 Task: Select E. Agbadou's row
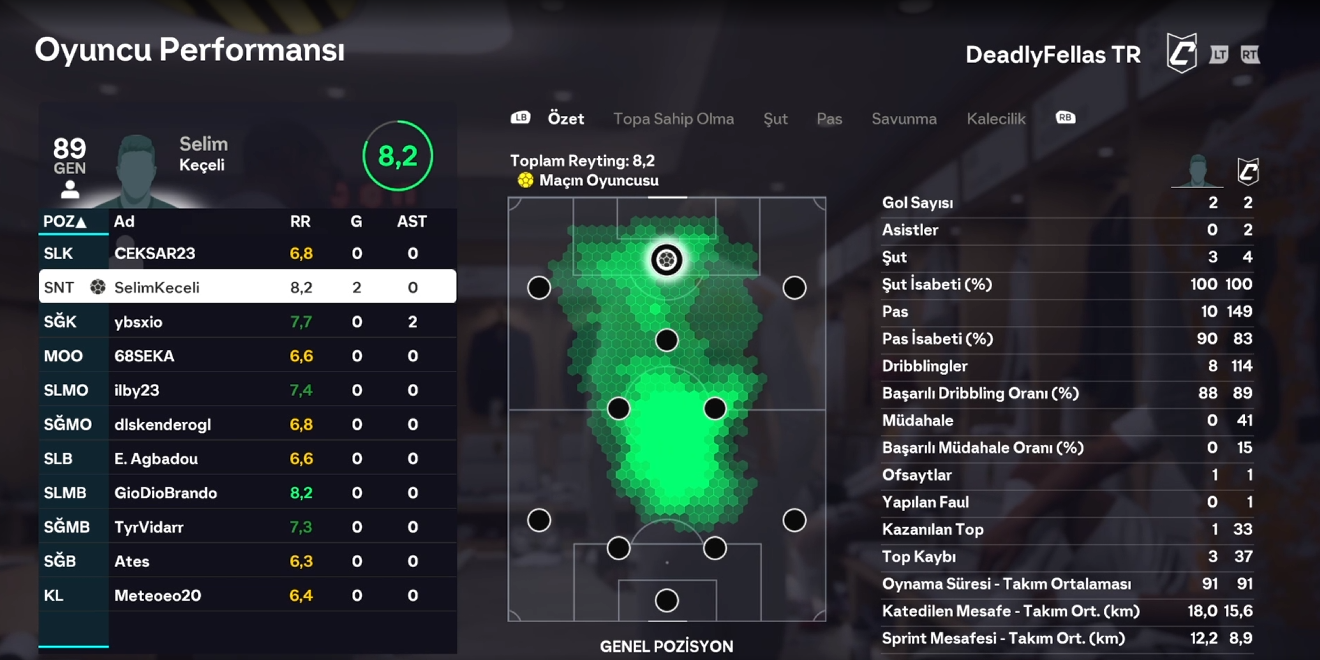[x=247, y=459]
